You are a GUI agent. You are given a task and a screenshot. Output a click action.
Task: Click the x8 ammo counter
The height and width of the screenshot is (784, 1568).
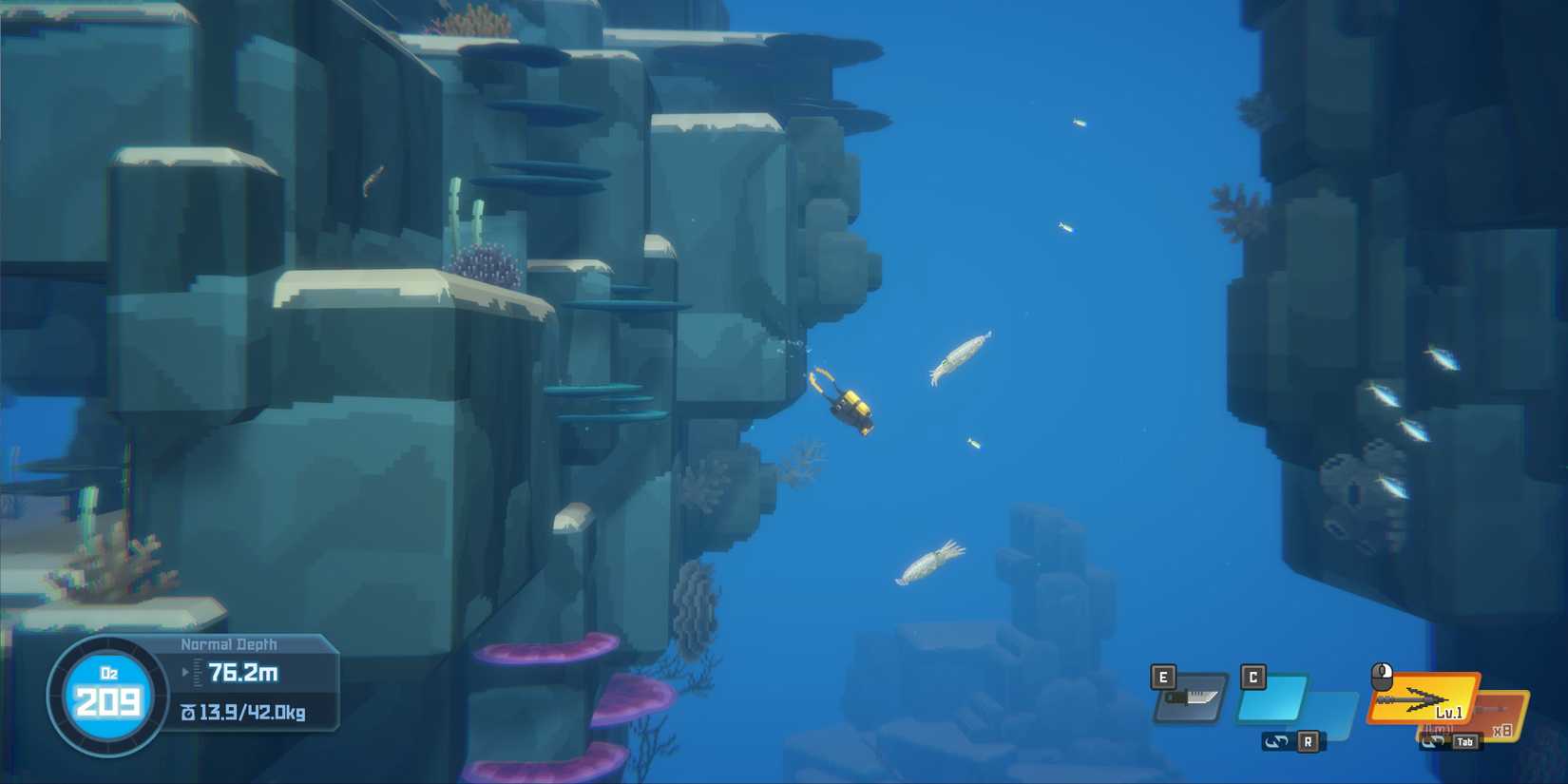point(1504,732)
